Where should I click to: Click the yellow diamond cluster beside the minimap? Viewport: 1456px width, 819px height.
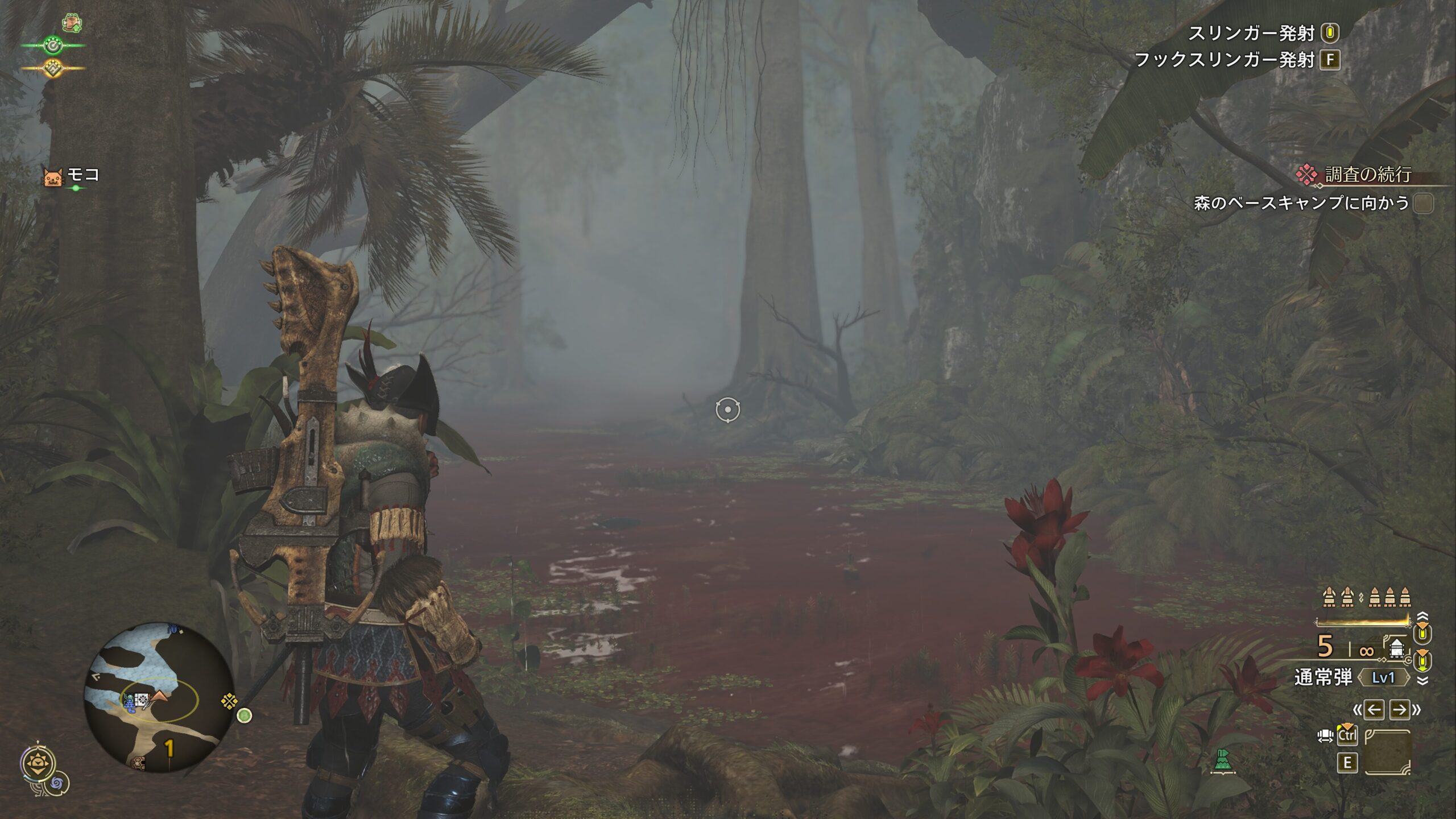click(229, 701)
